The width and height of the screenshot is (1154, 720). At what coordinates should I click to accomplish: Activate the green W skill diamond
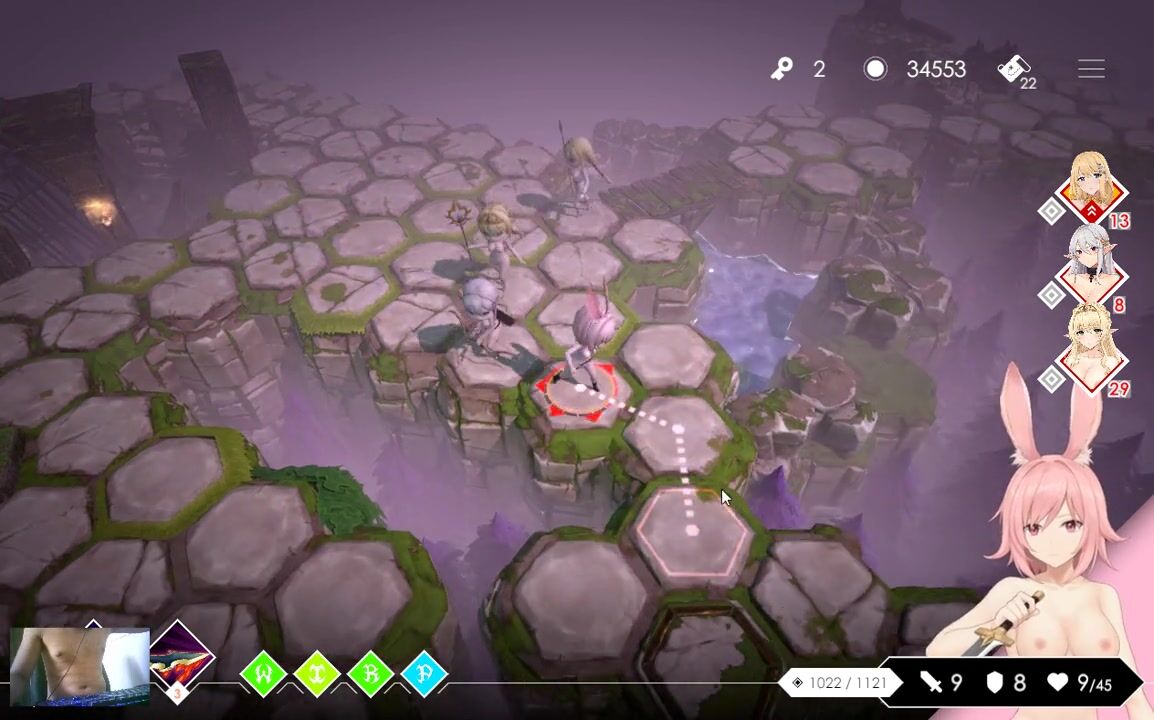coord(265,674)
